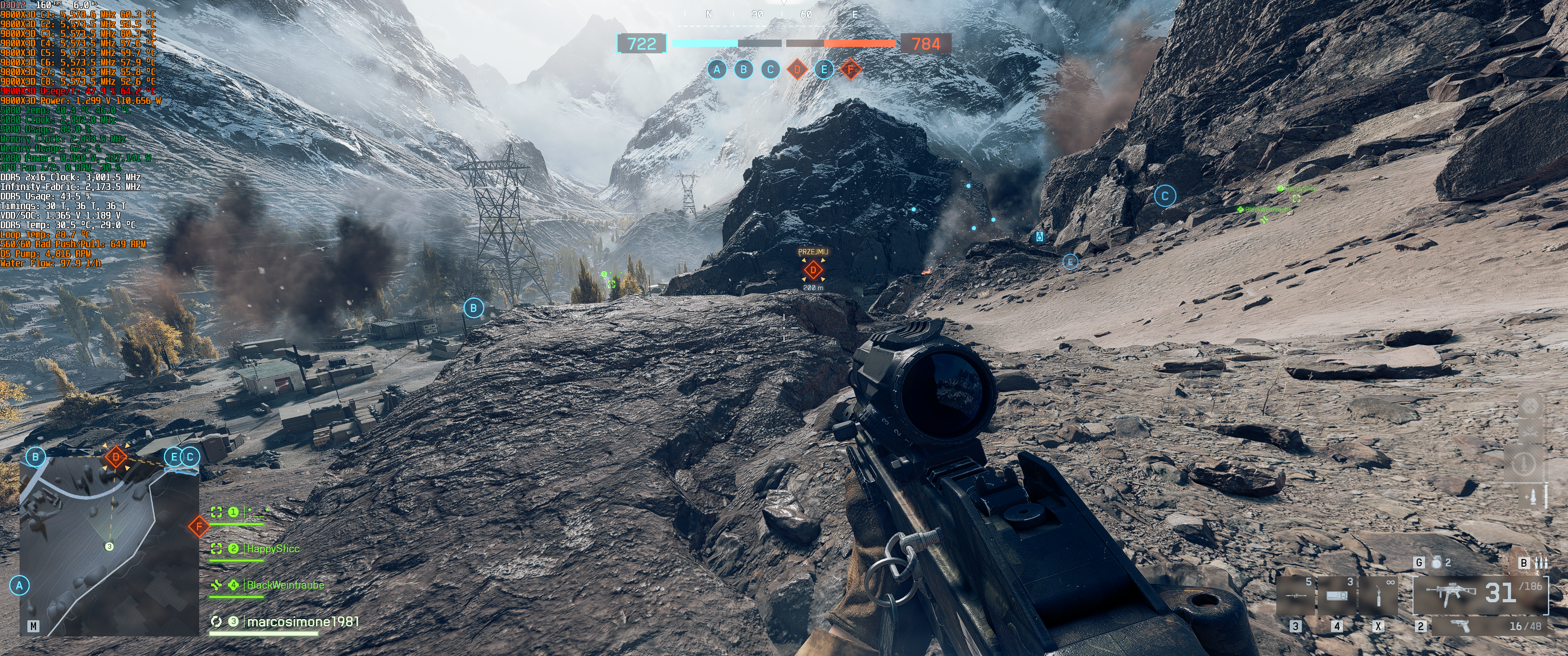Click the objective F marker beside the minimap

pos(198,526)
